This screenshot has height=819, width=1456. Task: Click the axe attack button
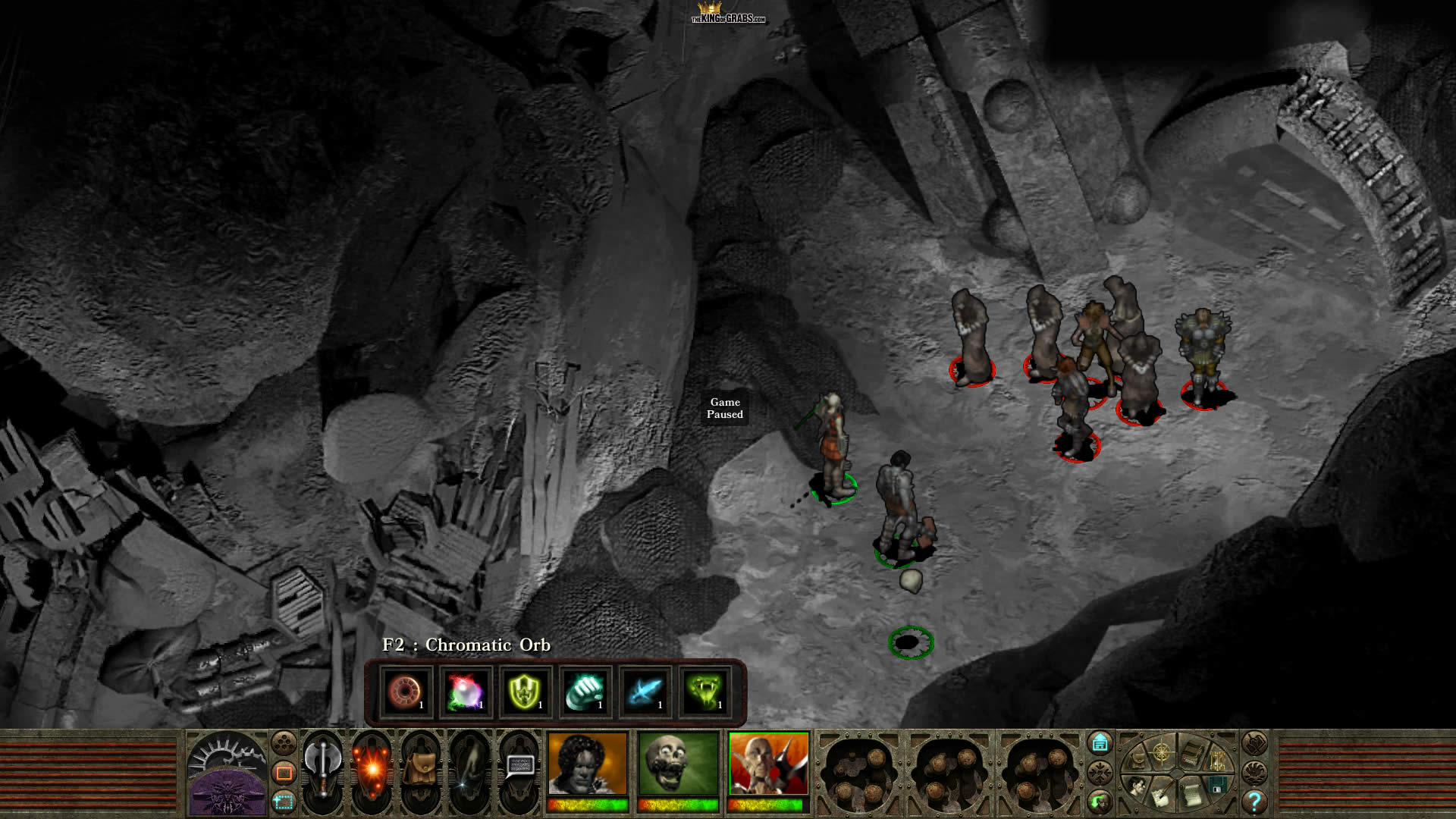pos(323,766)
